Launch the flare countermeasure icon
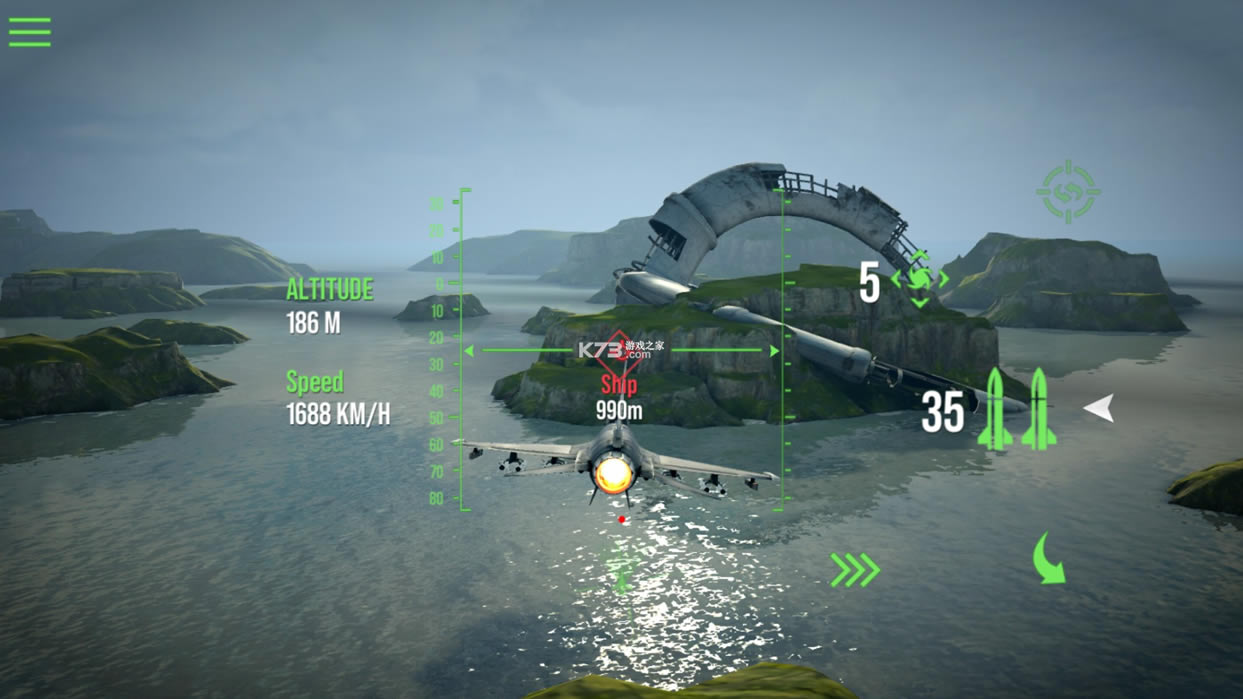The width and height of the screenshot is (1243, 699). 919,279
